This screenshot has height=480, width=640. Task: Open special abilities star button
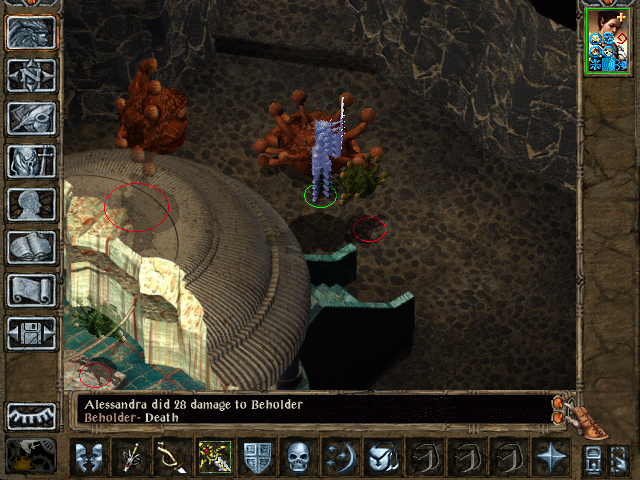pyautogui.click(x=551, y=458)
